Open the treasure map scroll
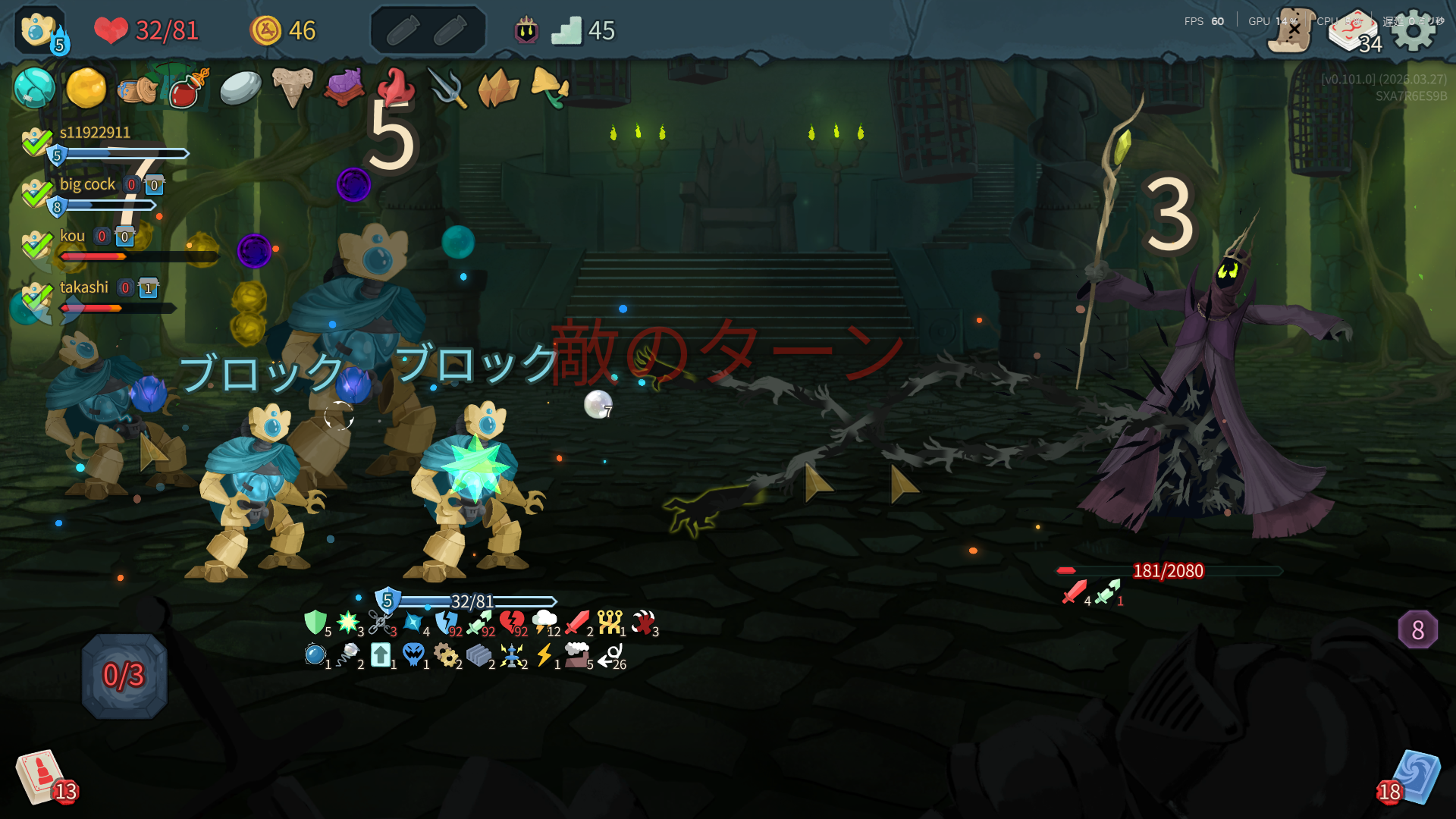1456x819 pixels. (x=1291, y=30)
